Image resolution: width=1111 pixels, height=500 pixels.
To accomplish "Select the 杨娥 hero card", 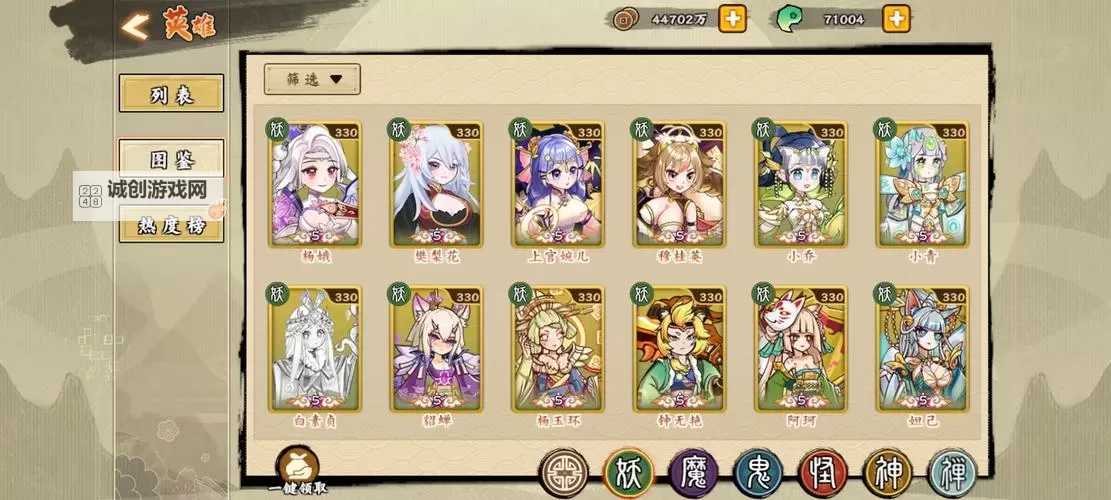I will pos(315,185).
